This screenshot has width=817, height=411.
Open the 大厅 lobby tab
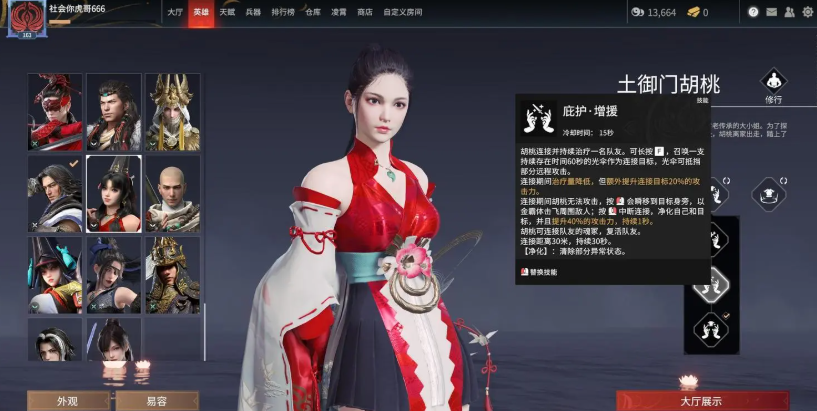(x=175, y=12)
